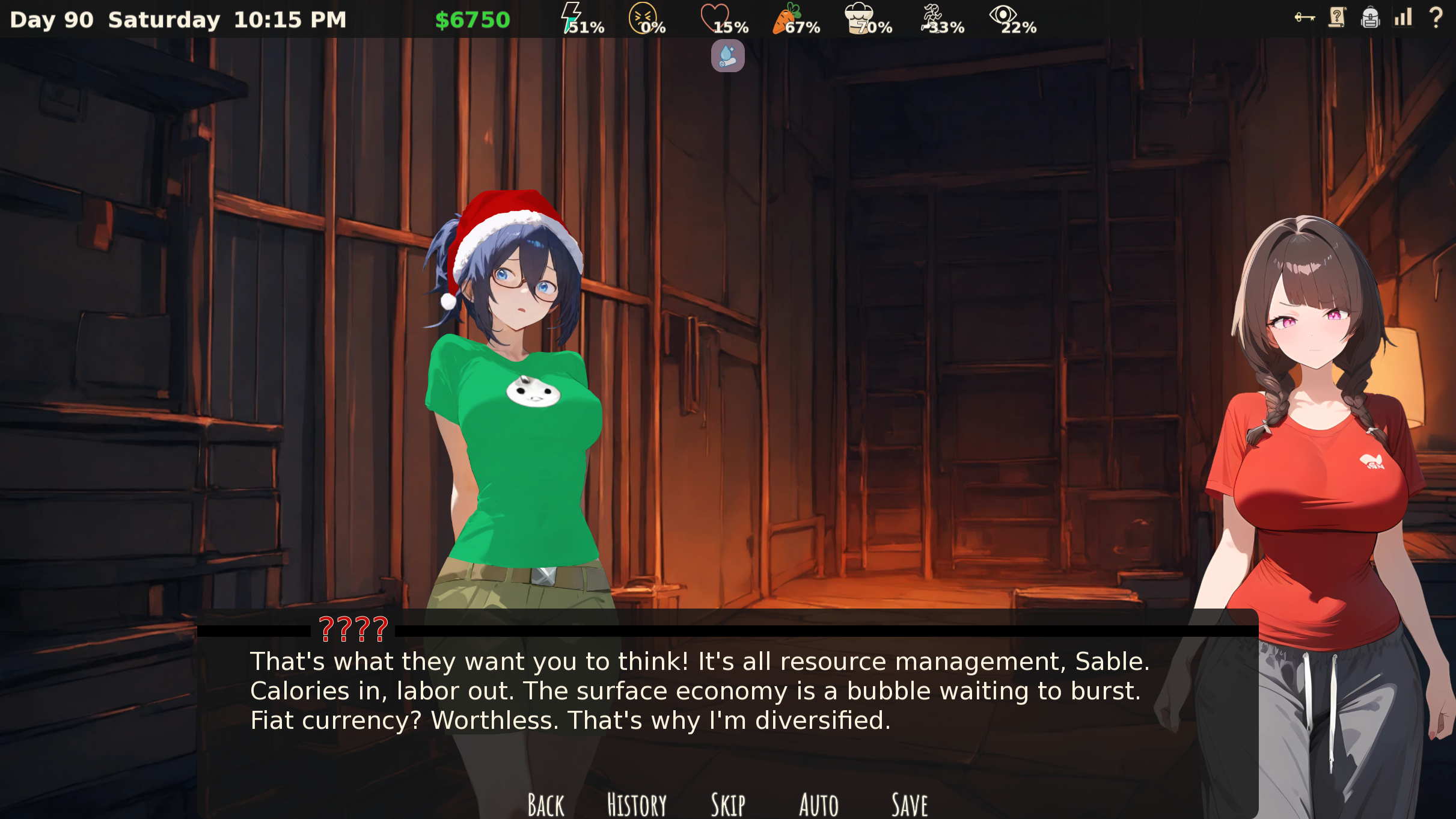Image resolution: width=1456 pixels, height=819 pixels.
Task: Open the dialogue History log
Action: [637, 804]
